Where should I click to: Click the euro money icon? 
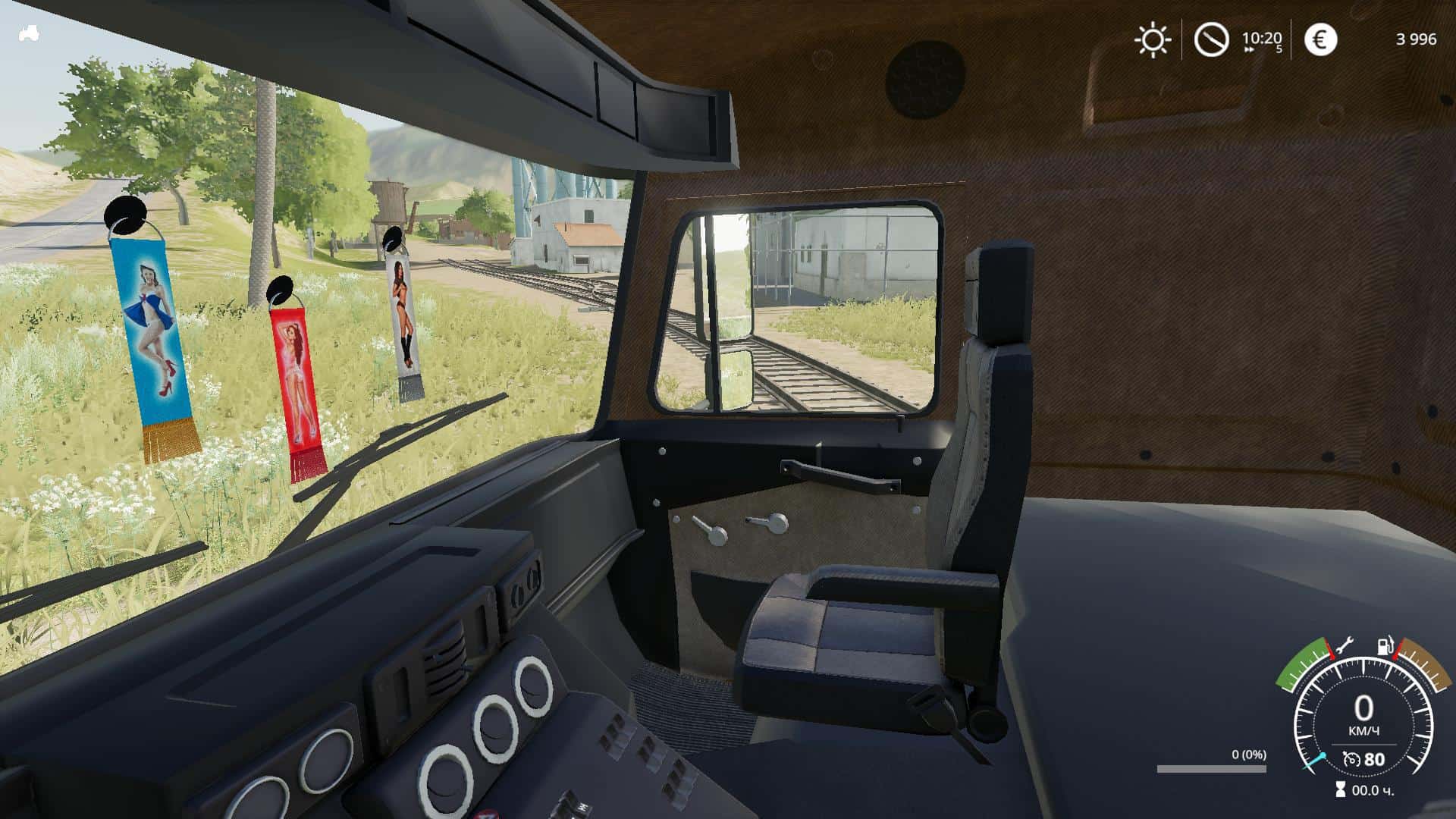point(1320,39)
